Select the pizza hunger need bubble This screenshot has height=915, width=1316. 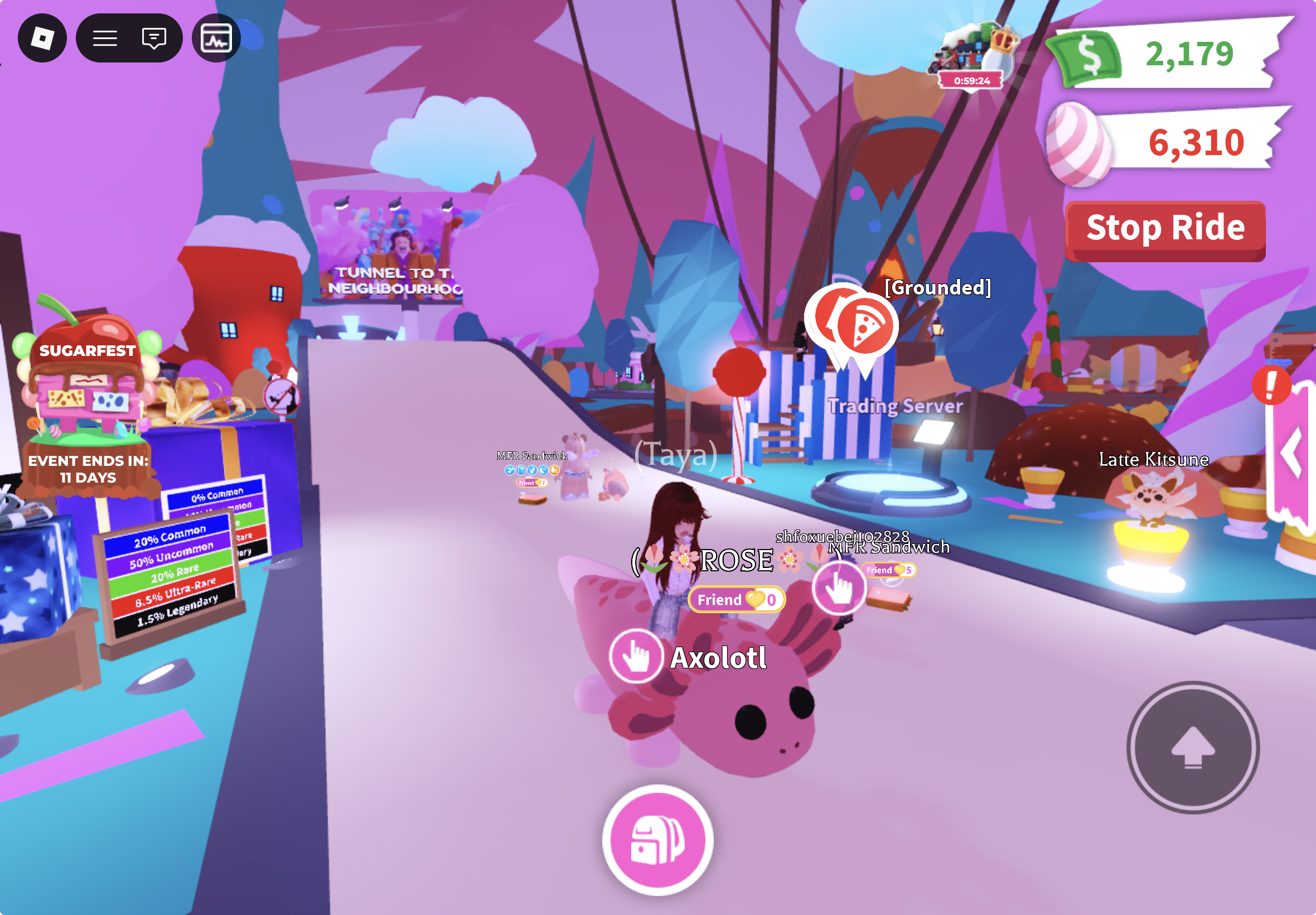coord(865,327)
